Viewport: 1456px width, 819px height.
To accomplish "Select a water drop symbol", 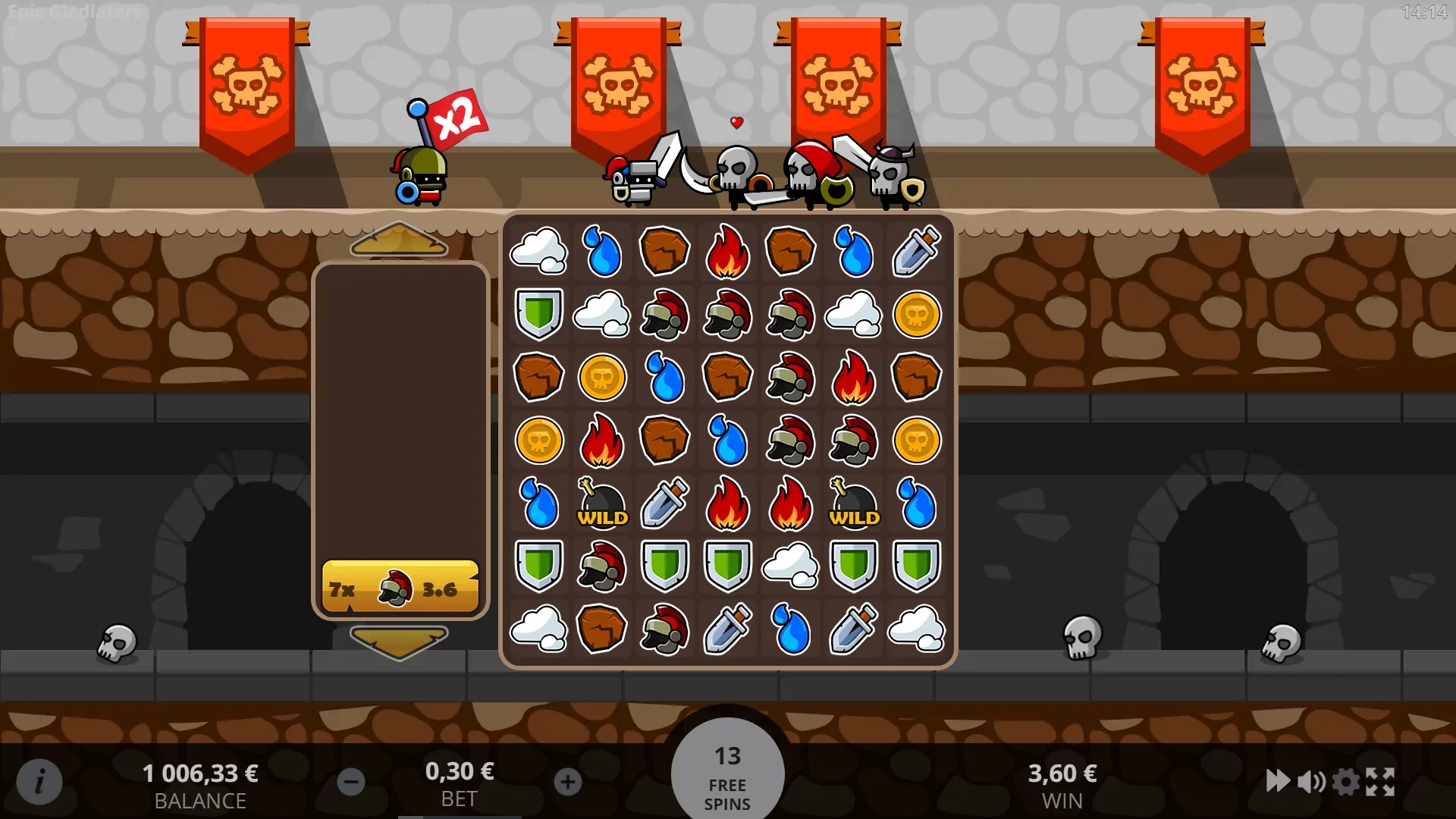I will pos(601,253).
